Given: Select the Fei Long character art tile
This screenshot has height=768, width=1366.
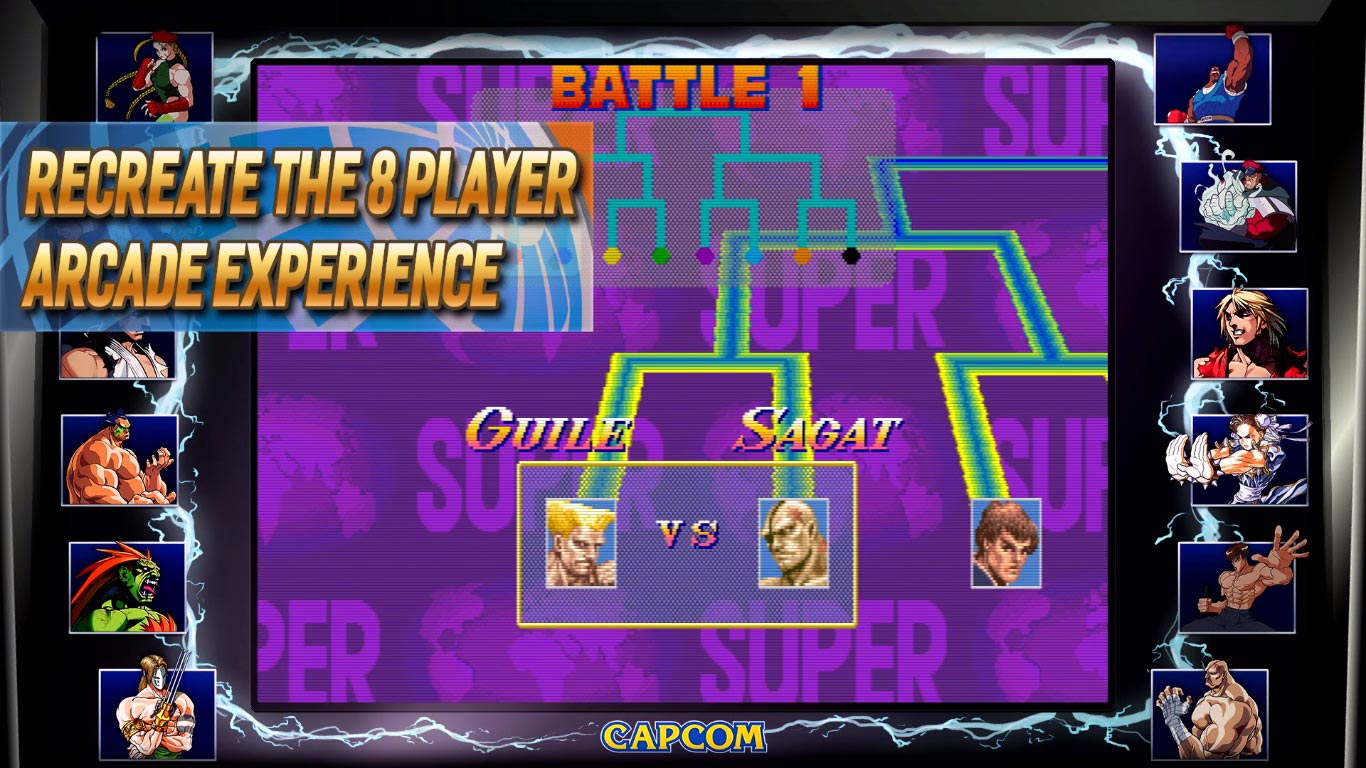Looking at the screenshot, I should click(1236, 588).
